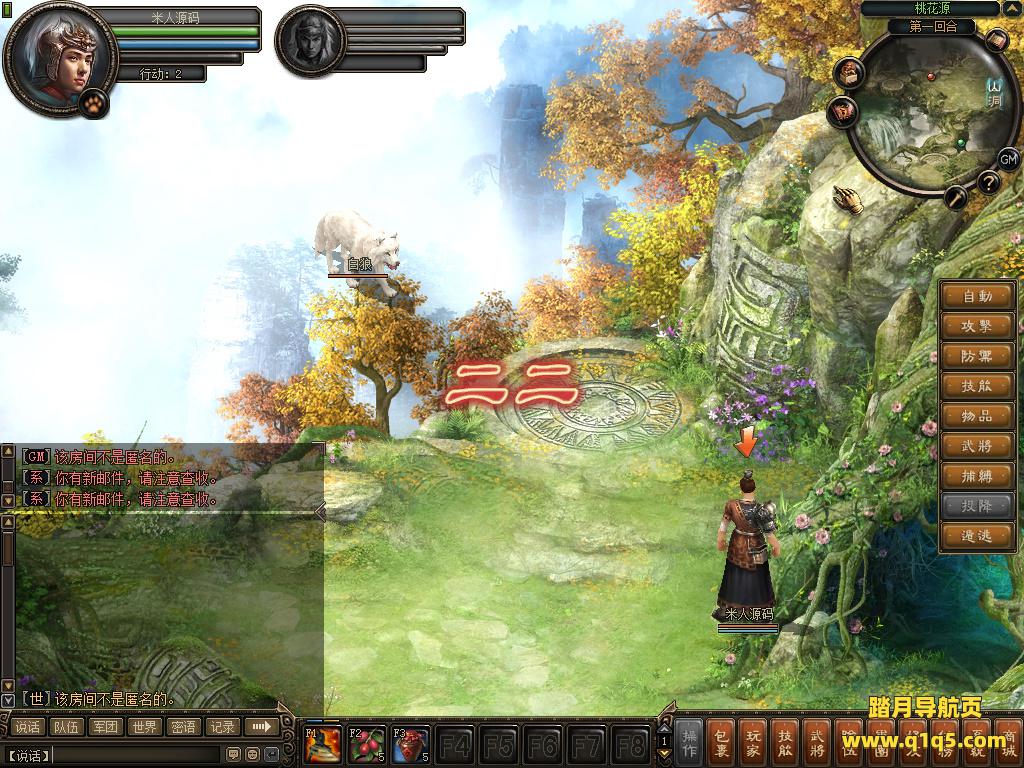Choose the 防禦 defend command
The width and height of the screenshot is (1024, 768).
[x=977, y=356]
